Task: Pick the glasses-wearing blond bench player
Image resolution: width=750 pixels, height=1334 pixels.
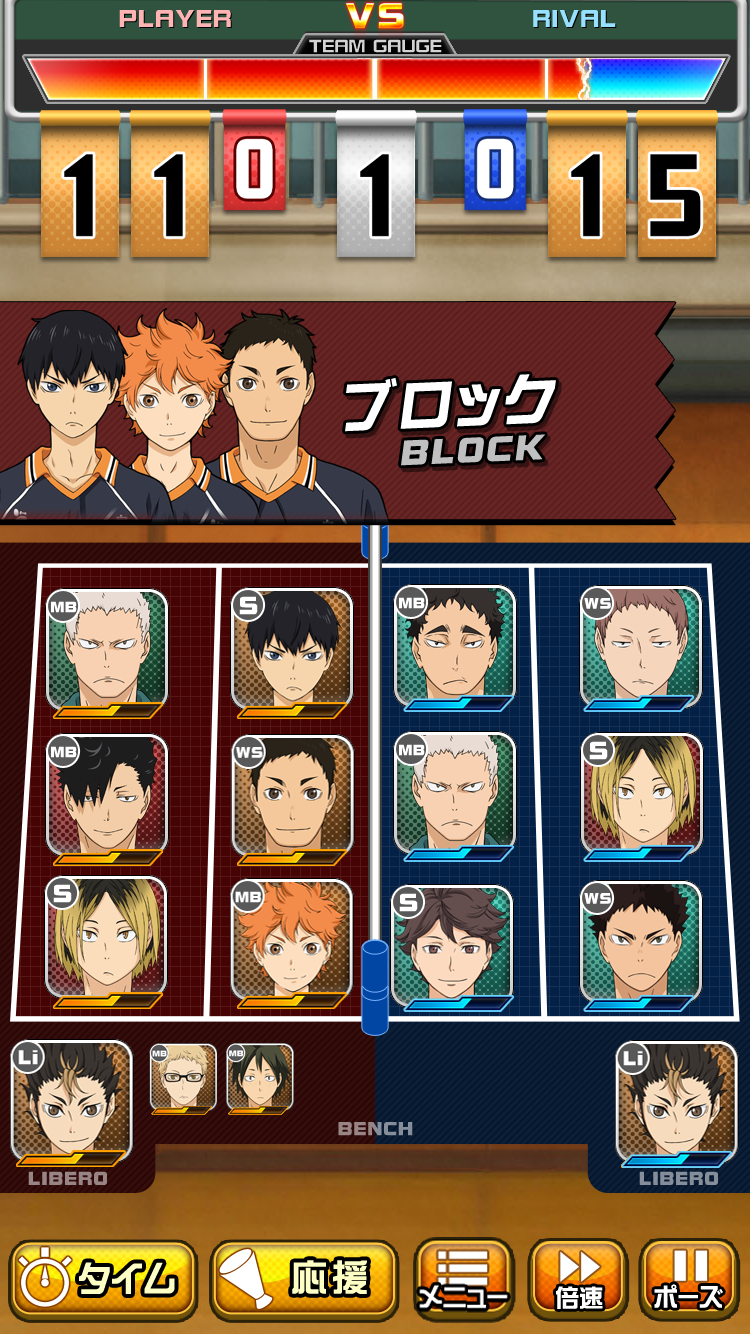Action: [x=183, y=1078]
